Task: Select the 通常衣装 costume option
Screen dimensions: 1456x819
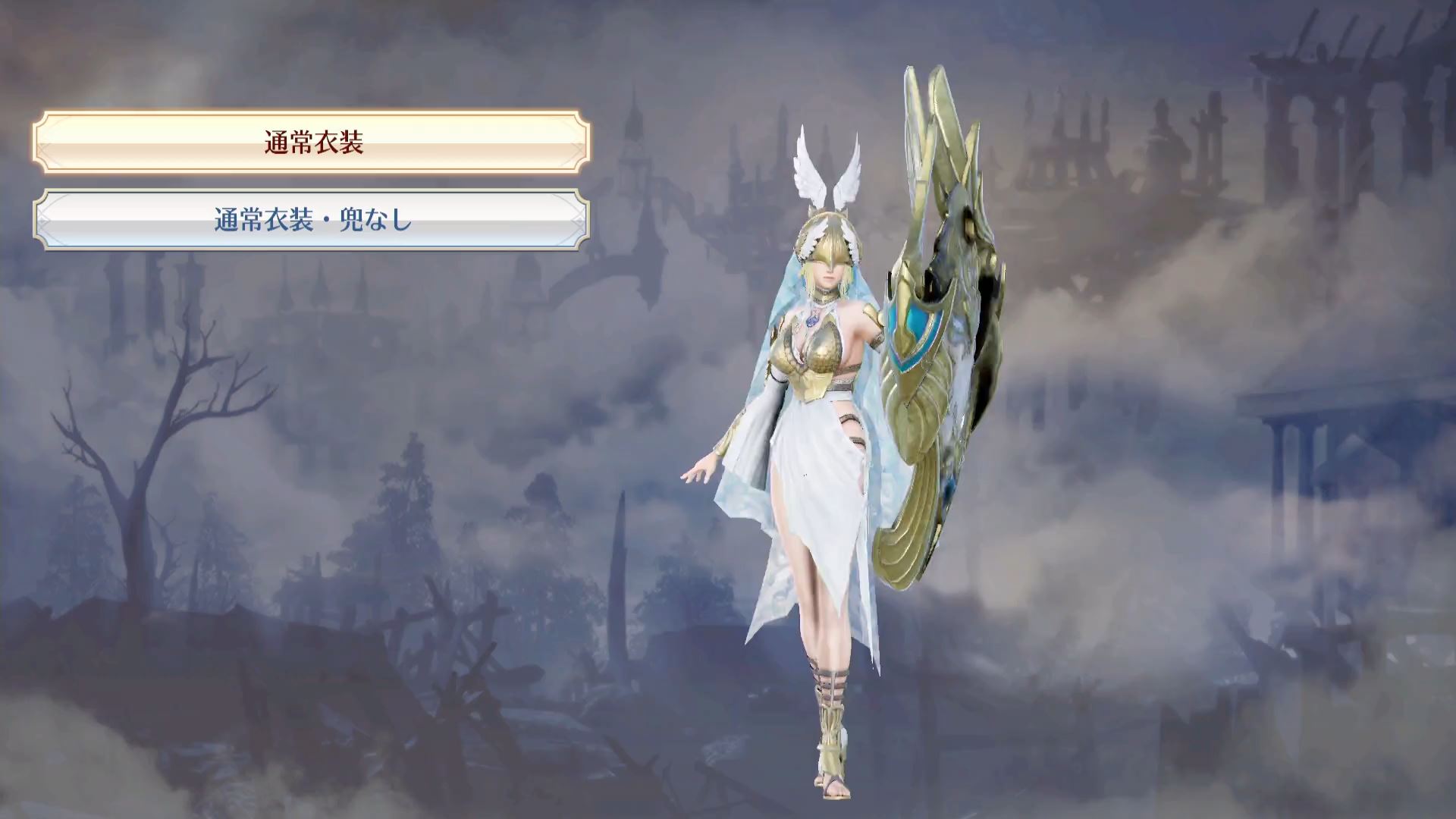Action: click(312, 142)
